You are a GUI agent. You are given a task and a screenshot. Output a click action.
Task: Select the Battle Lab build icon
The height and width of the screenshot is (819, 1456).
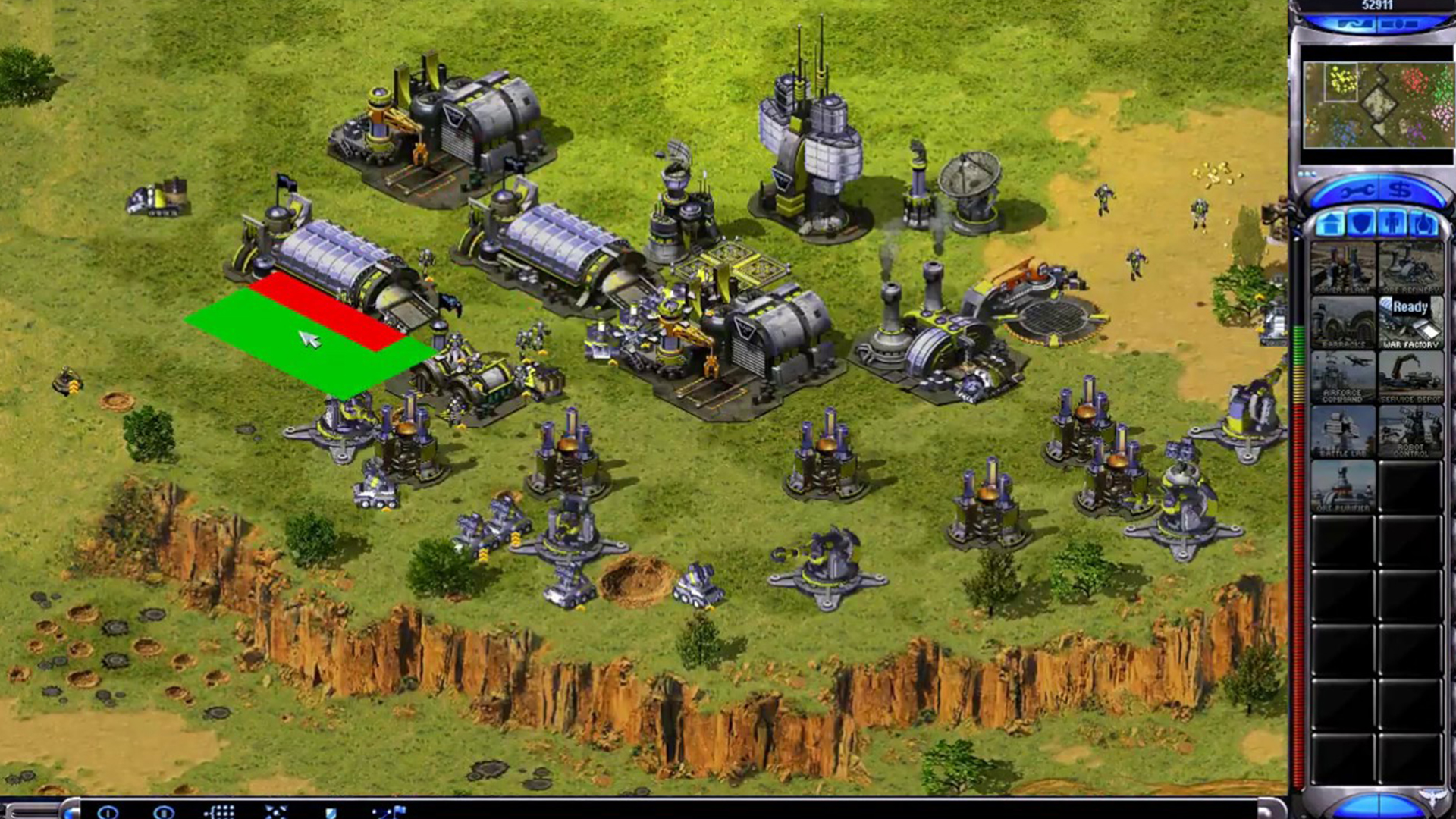click(x=1343, y=432)
